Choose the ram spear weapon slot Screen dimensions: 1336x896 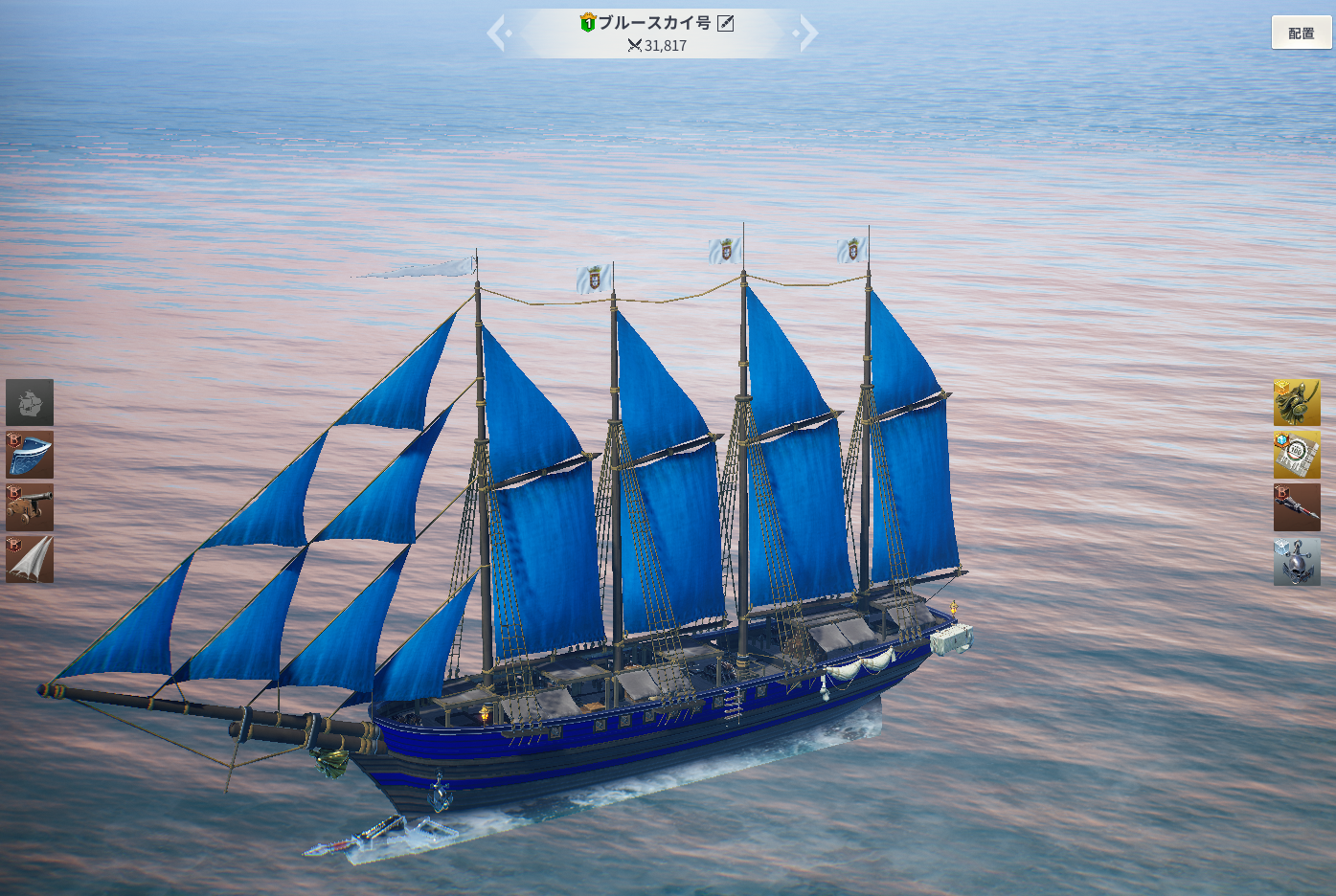coord(1297,507)
